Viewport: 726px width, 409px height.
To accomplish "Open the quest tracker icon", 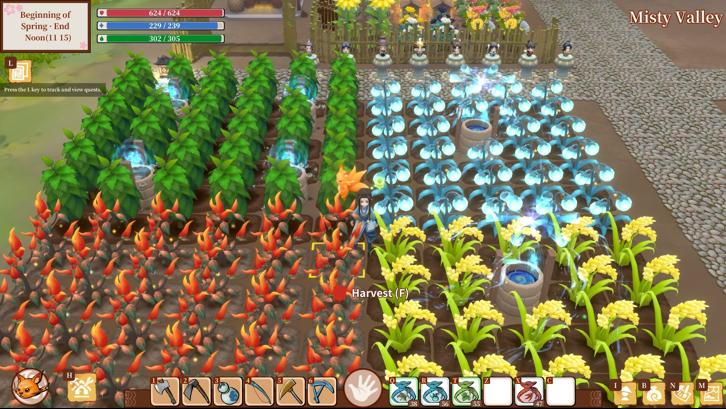I will point(20,72).
